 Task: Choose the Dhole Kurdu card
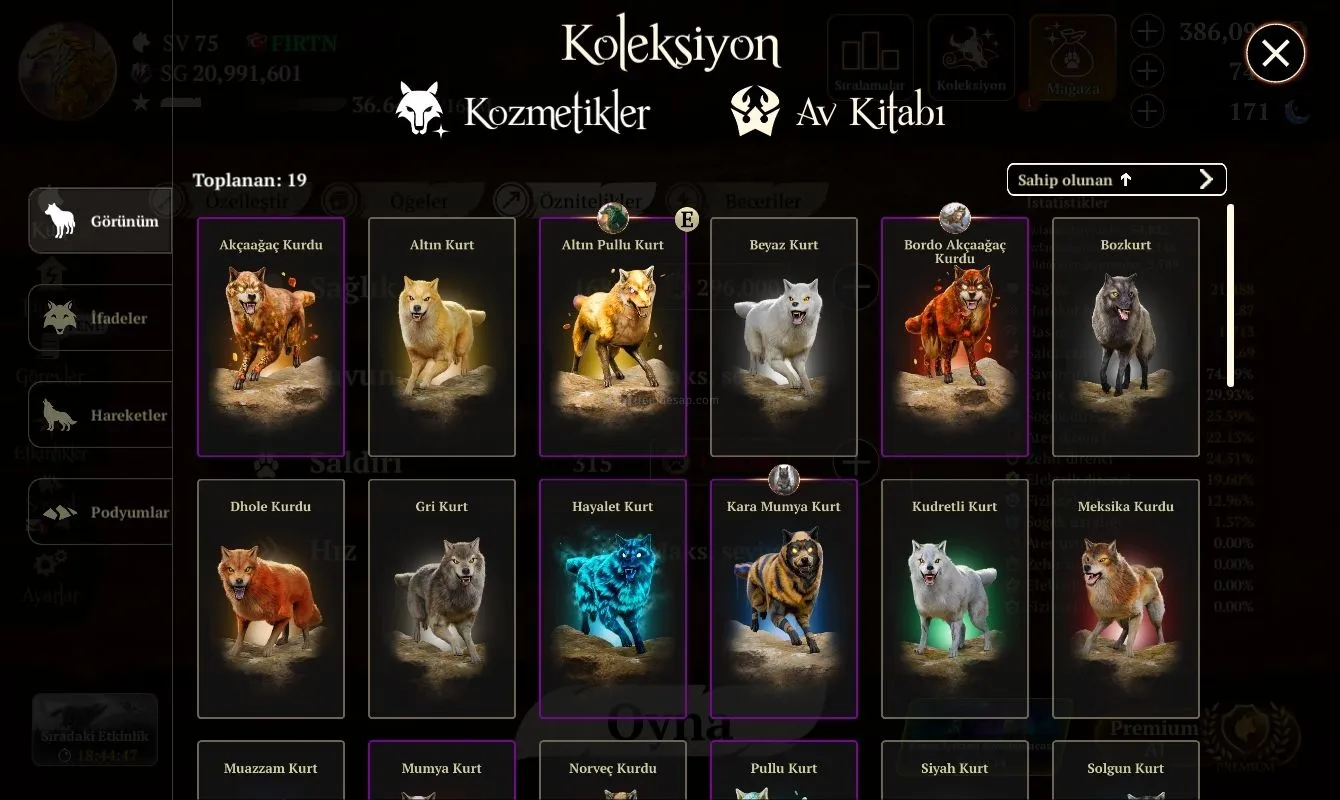pyautogui.click(x=271, y=599)
